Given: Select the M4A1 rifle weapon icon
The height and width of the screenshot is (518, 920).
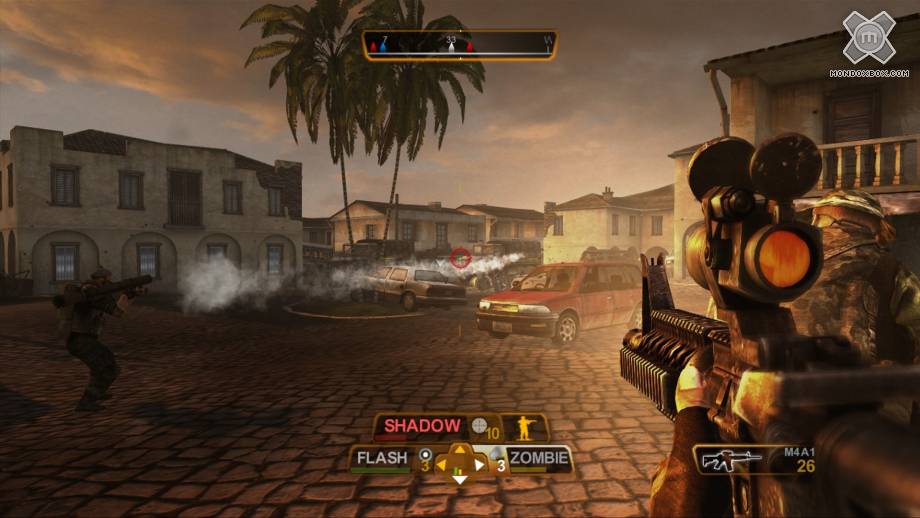Looking at the screenshot, I should pos(727,461).
